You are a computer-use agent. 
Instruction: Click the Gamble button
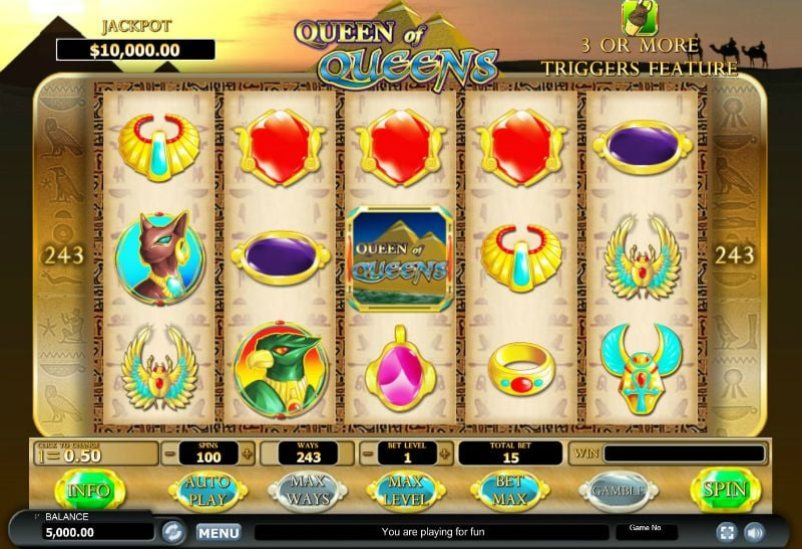[618, 491]
